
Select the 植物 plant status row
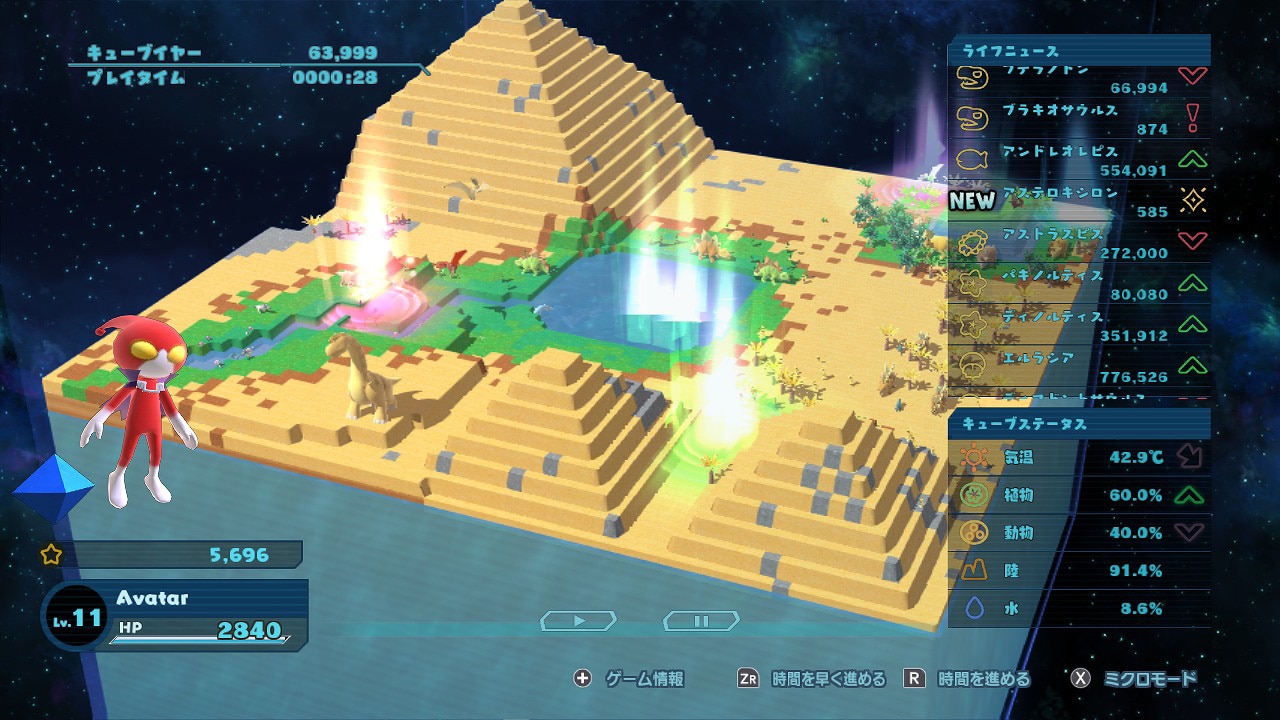(x=1078, y=495)
